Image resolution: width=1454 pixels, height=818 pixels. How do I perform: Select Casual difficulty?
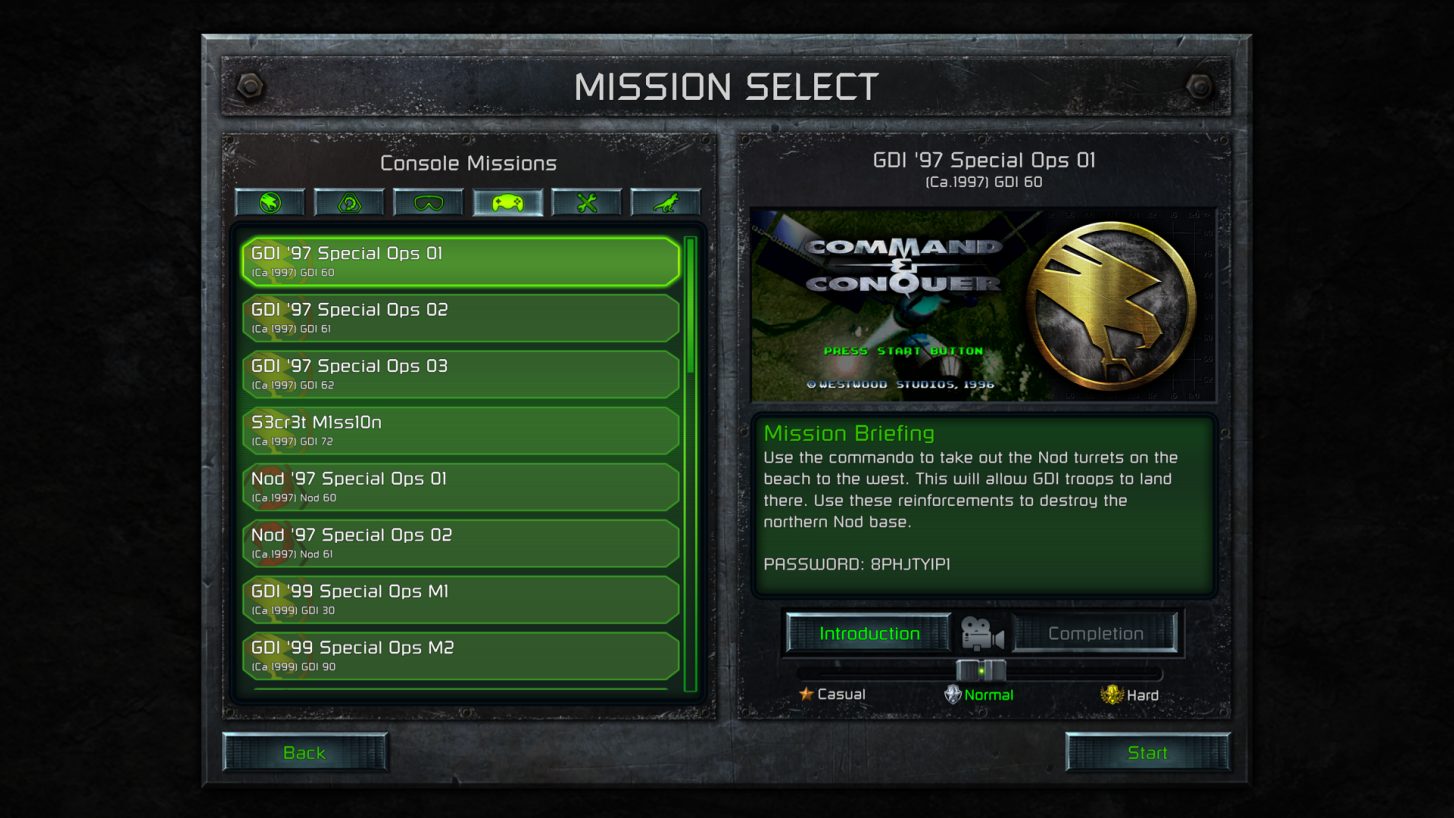pyautogui.click(x=836, y=694)
